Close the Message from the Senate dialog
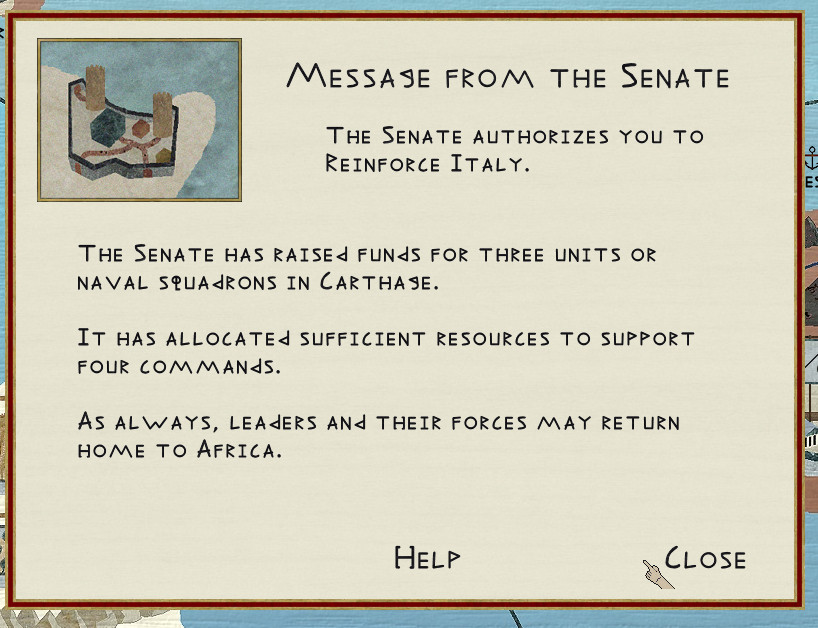The image size is (818, 628). (x=705, y=558)
